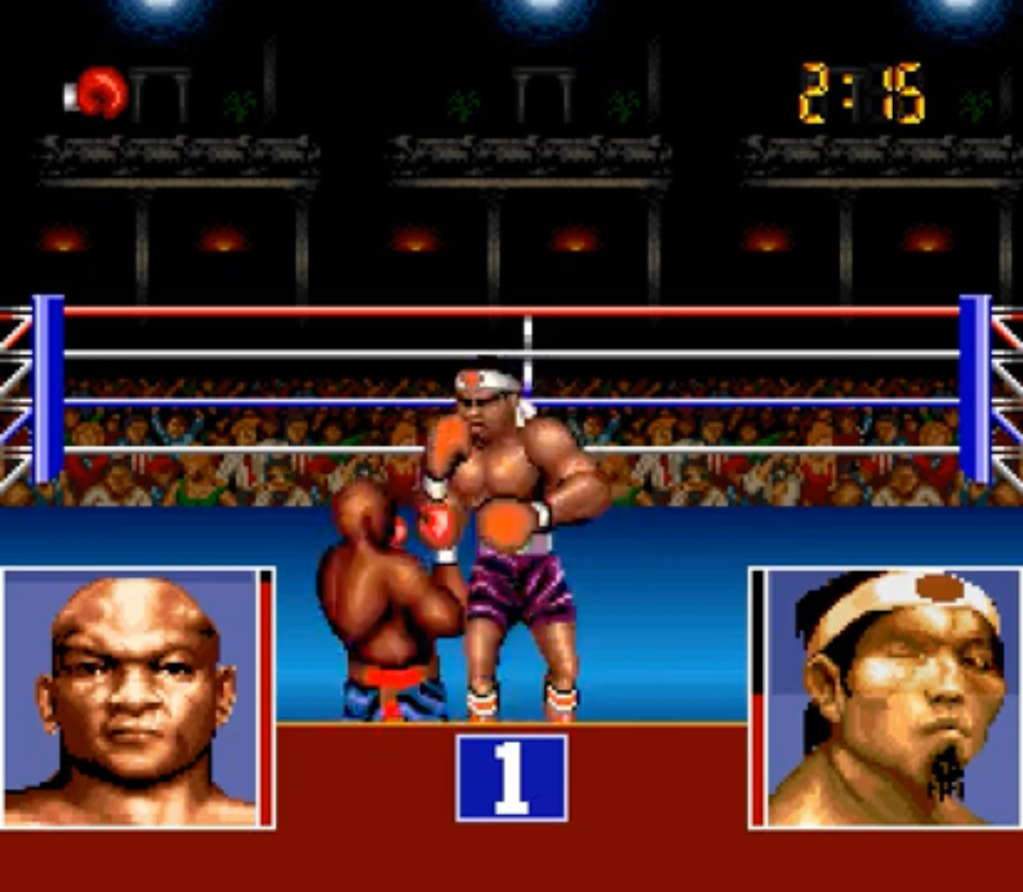Click the bald boxer's portrait

[132, 698]
